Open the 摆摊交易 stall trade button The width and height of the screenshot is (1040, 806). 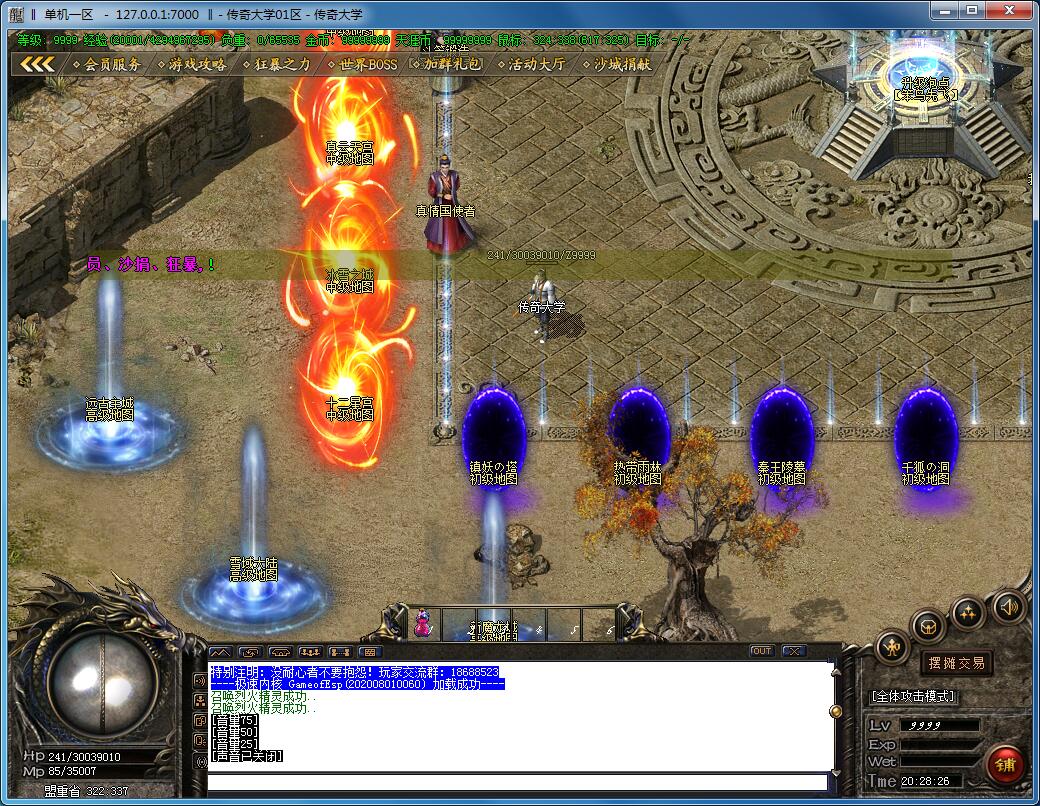click(956, 662)
